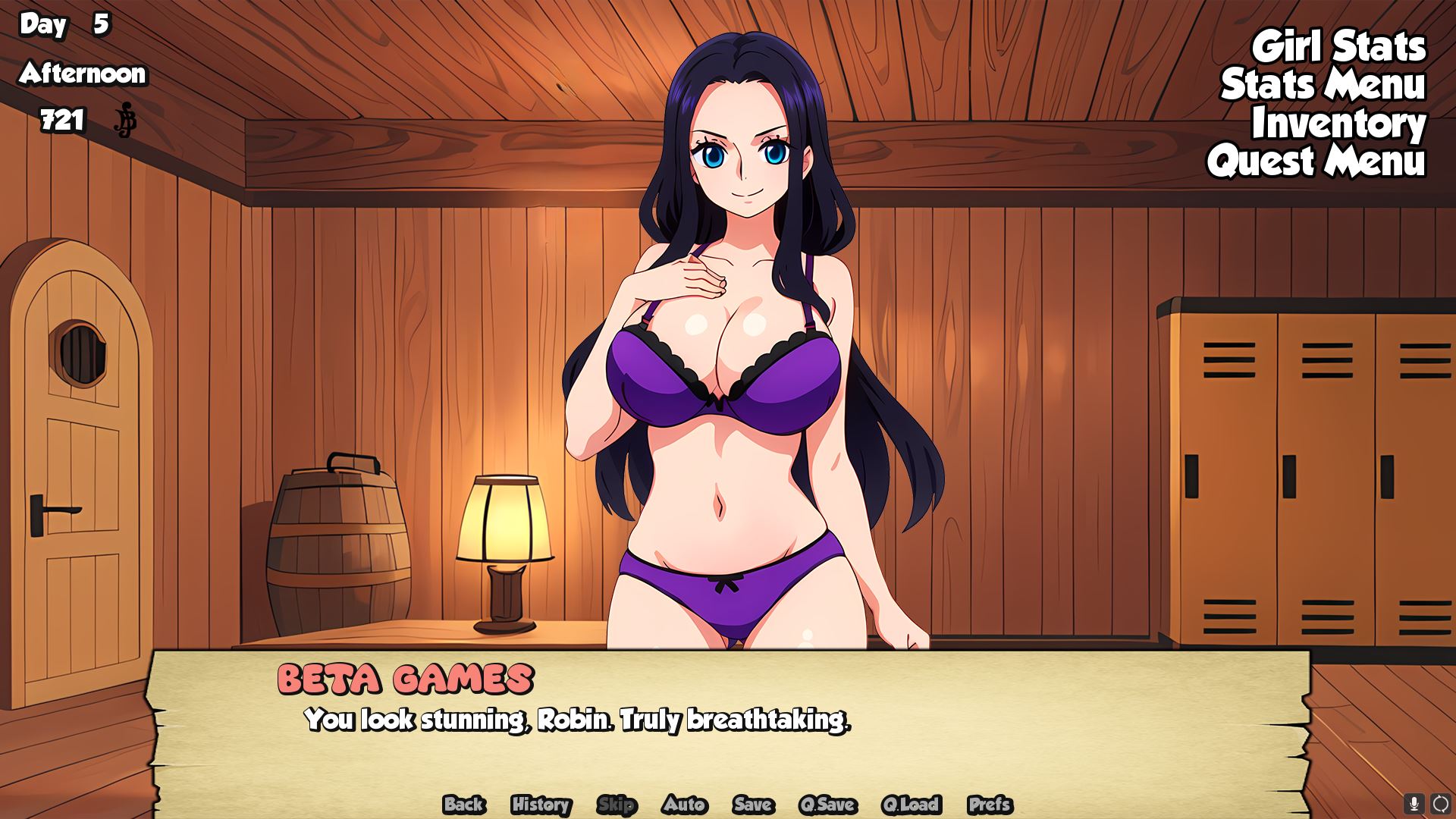This screenshot has width=1456, height=819.
Task: Open the Girl Stats screen
Action: coord(1338,47)
